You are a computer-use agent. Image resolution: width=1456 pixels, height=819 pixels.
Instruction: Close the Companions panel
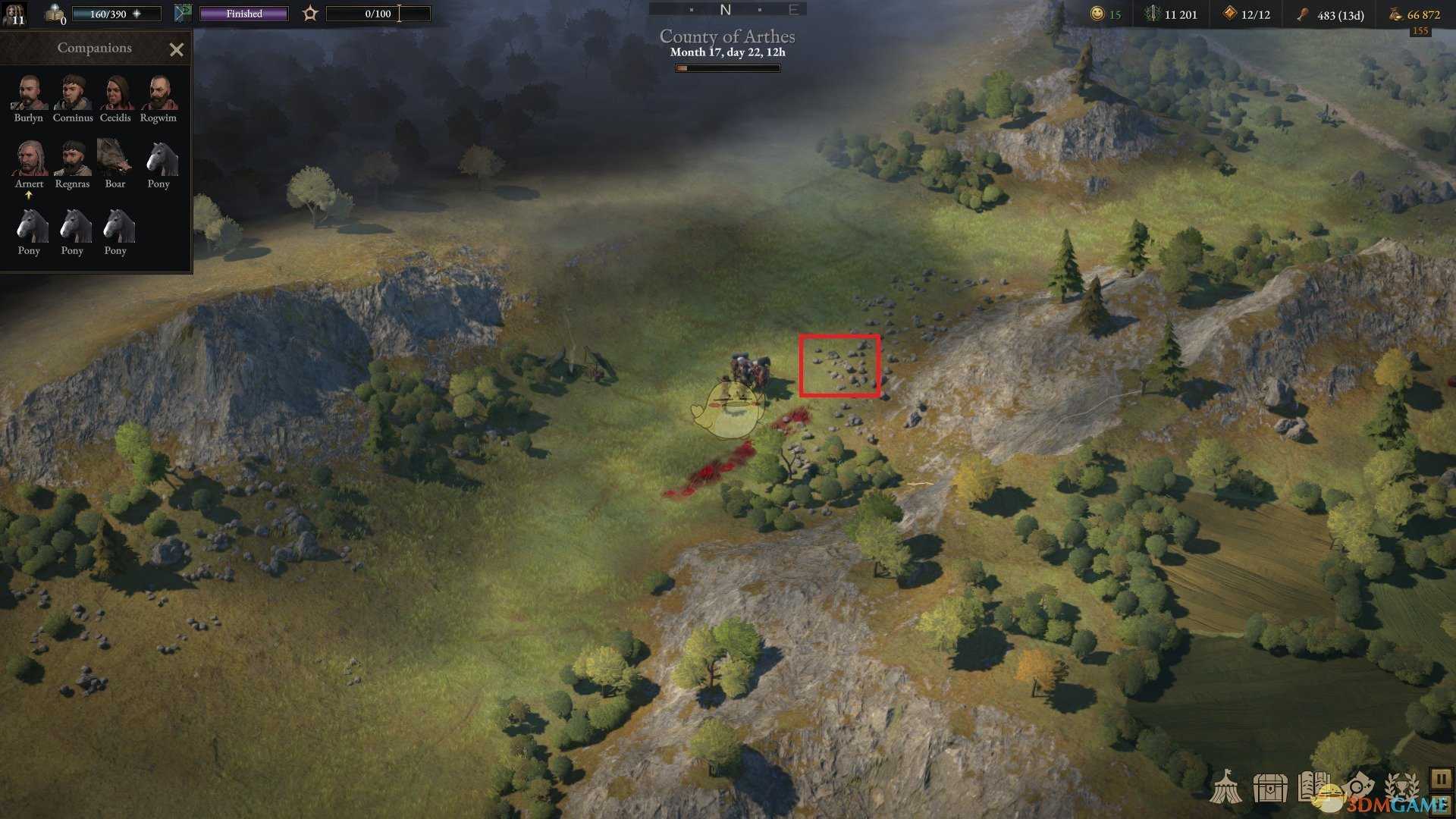[x=177, y=50]
